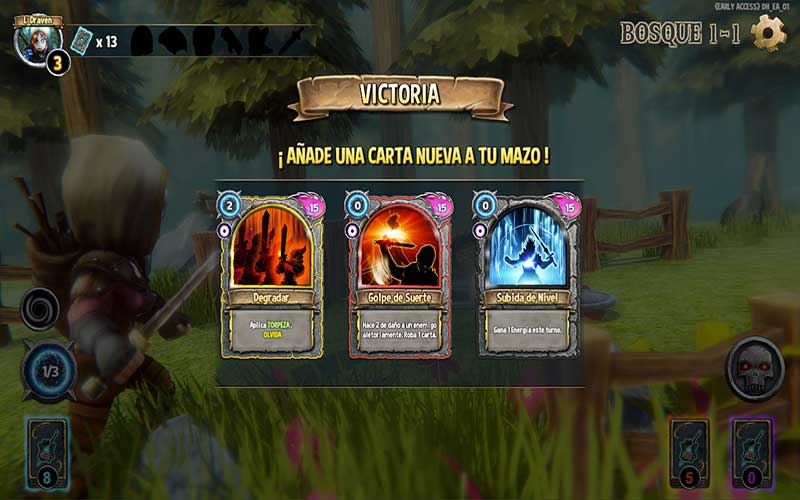
Task: Activate the dark spiral icon
Action: (40, 309)
